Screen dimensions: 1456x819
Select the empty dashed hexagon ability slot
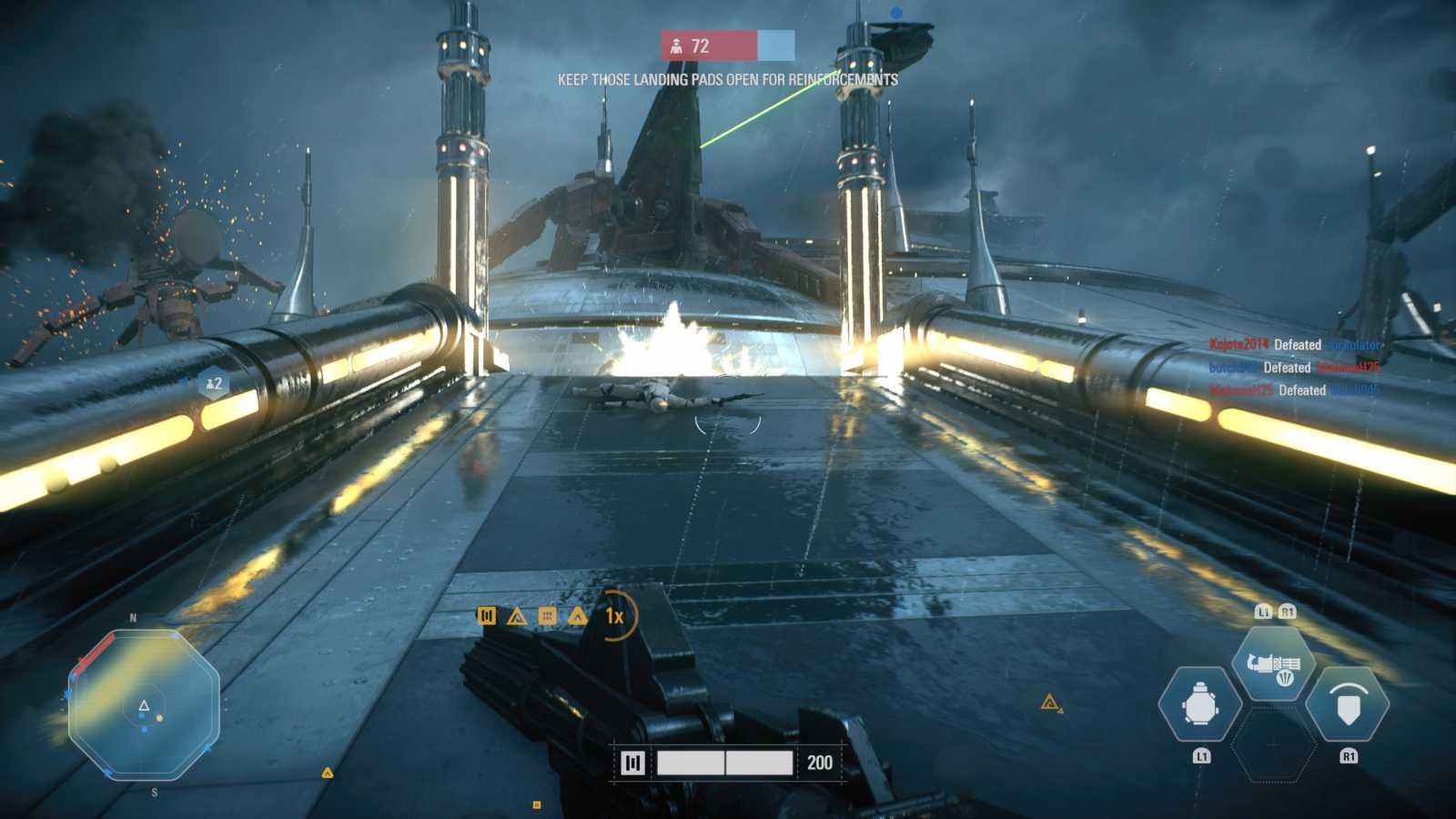[x=1273, y=744]
